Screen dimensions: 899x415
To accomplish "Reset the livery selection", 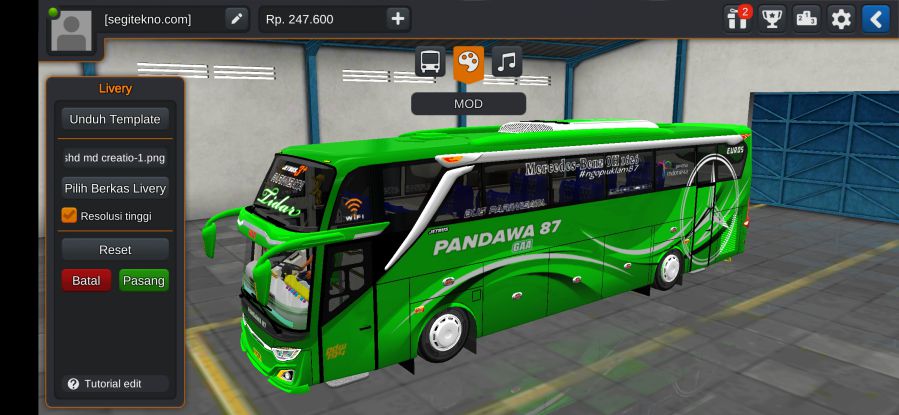I will [x=114, y=249].
